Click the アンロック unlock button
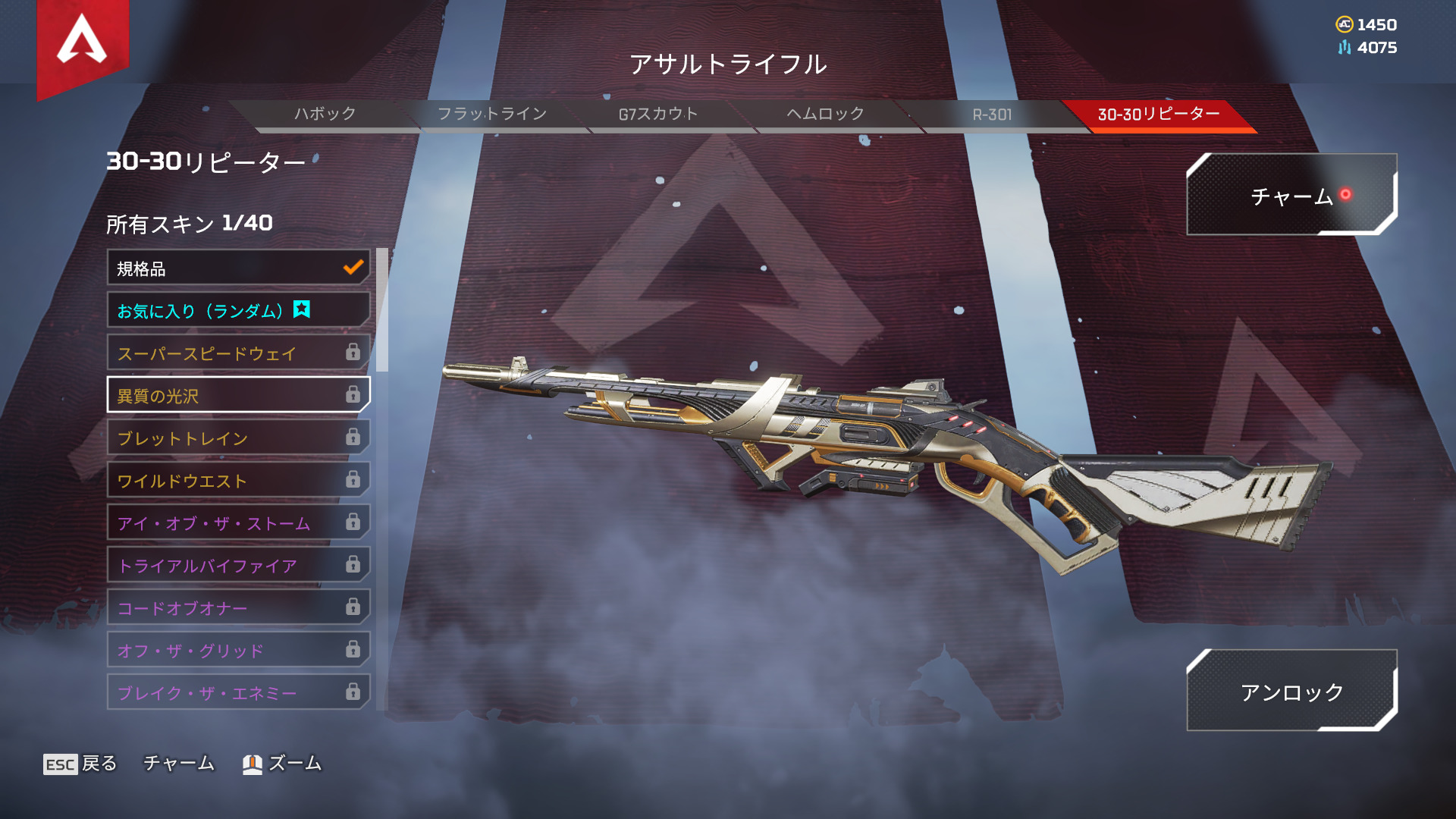 click(1291, 691)
